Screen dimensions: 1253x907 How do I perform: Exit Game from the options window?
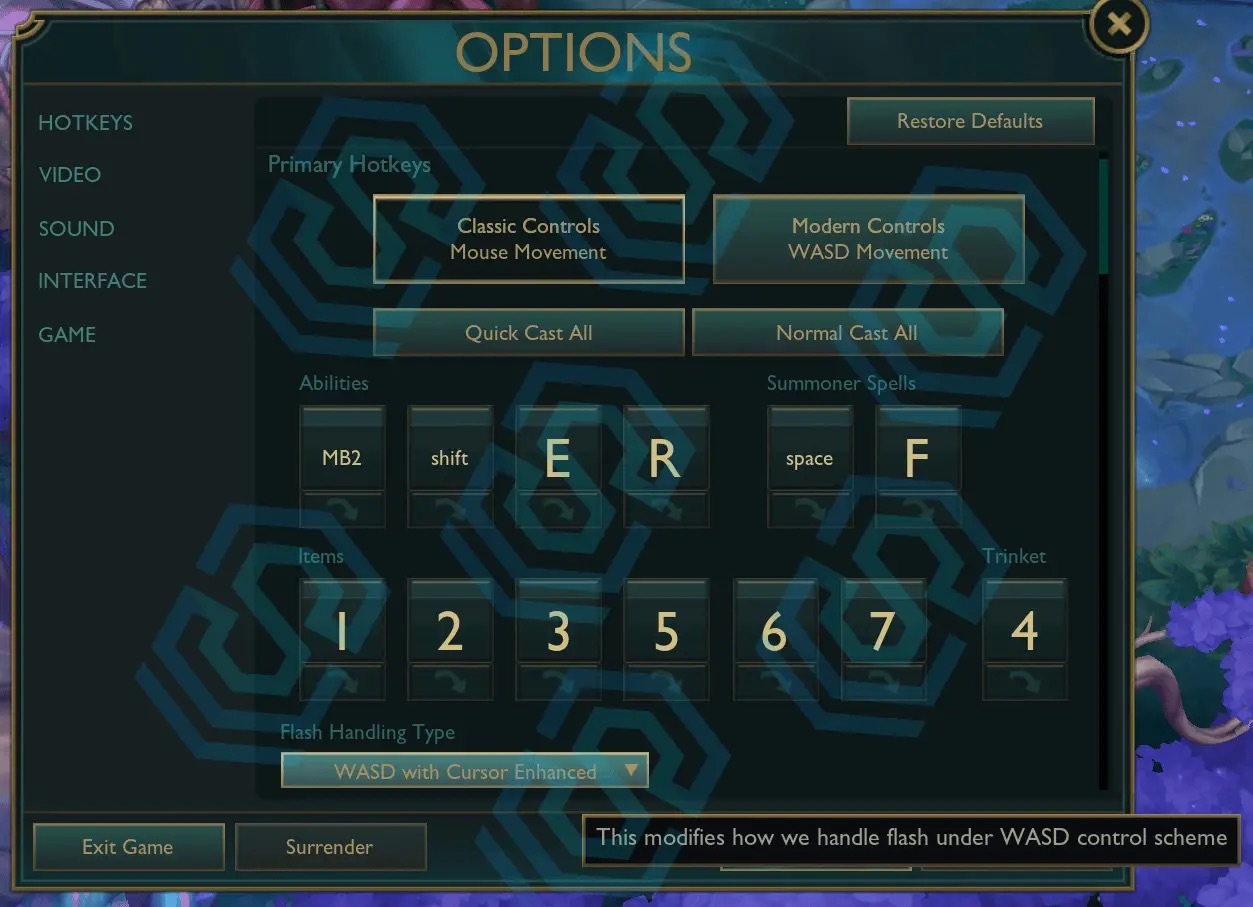(128, 847)
